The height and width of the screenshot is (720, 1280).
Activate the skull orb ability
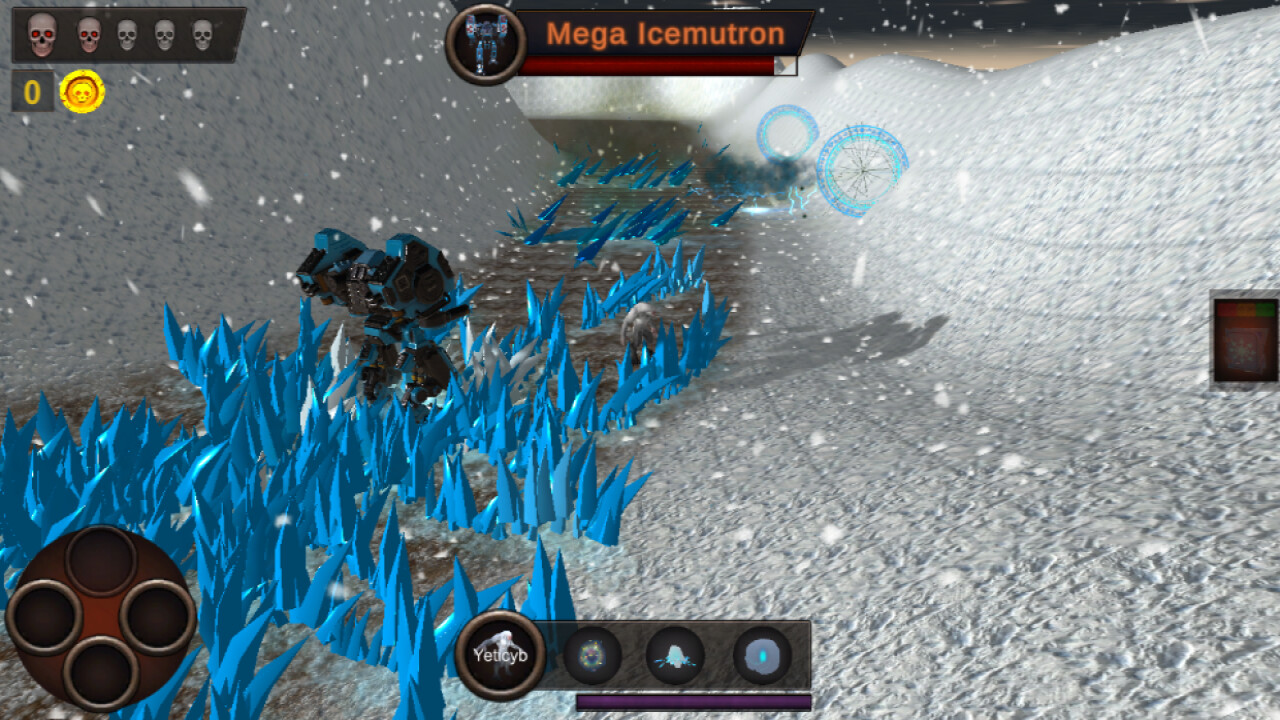(590, 655)
